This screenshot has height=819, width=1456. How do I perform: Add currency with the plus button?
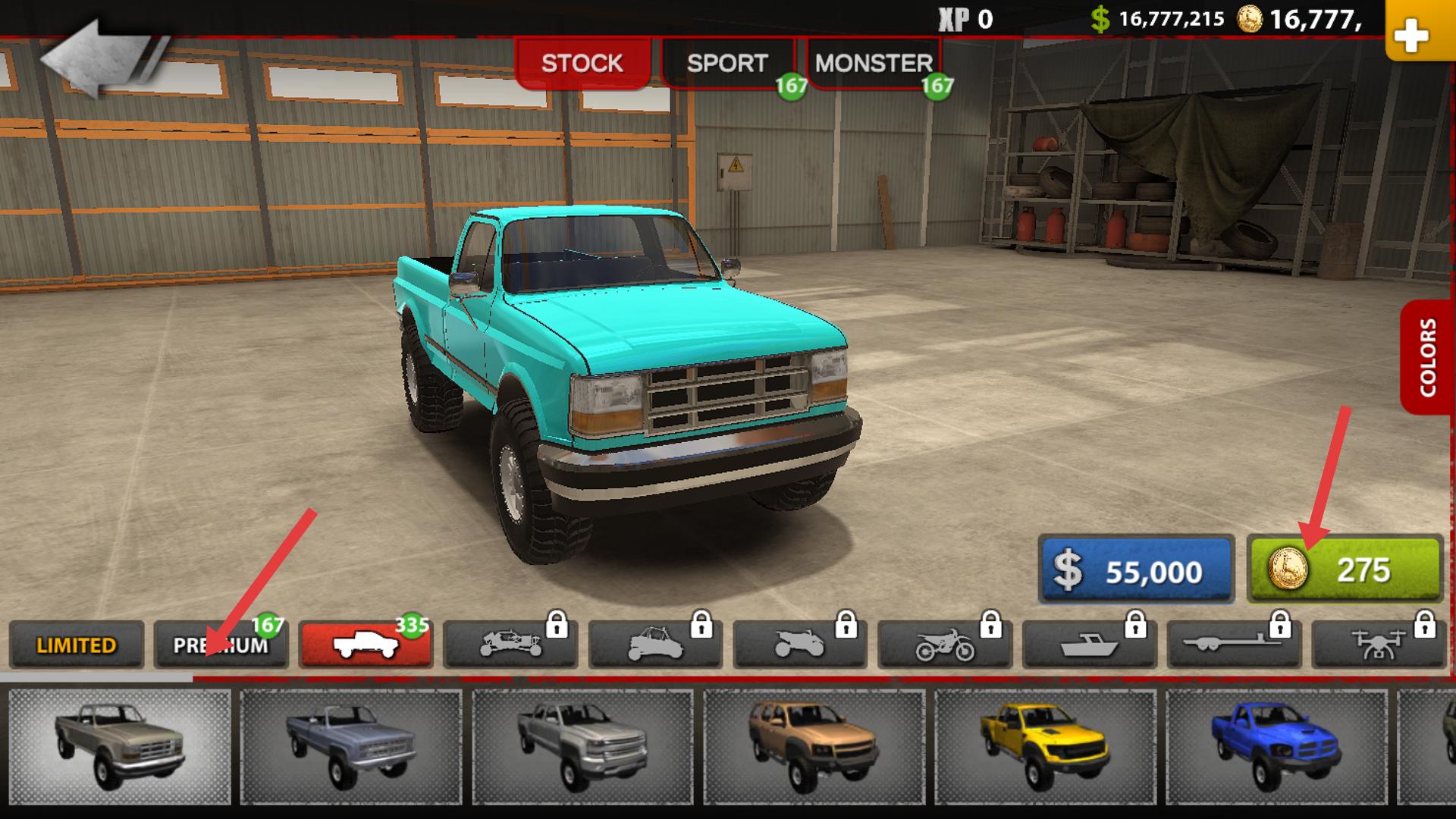pyautogui.click(x=1410, y=34)
